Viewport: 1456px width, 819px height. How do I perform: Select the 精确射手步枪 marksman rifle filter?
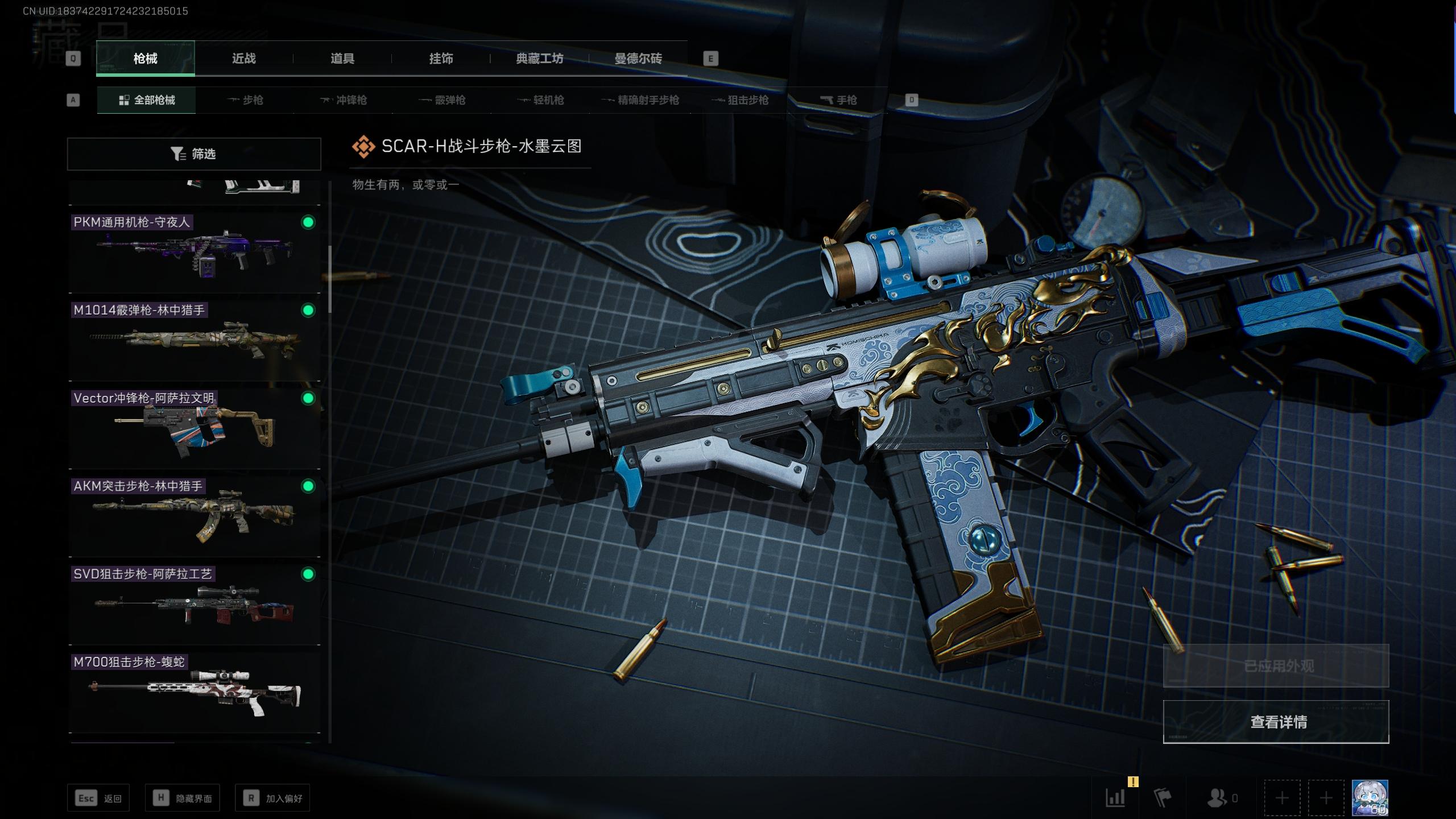[640, 100]
